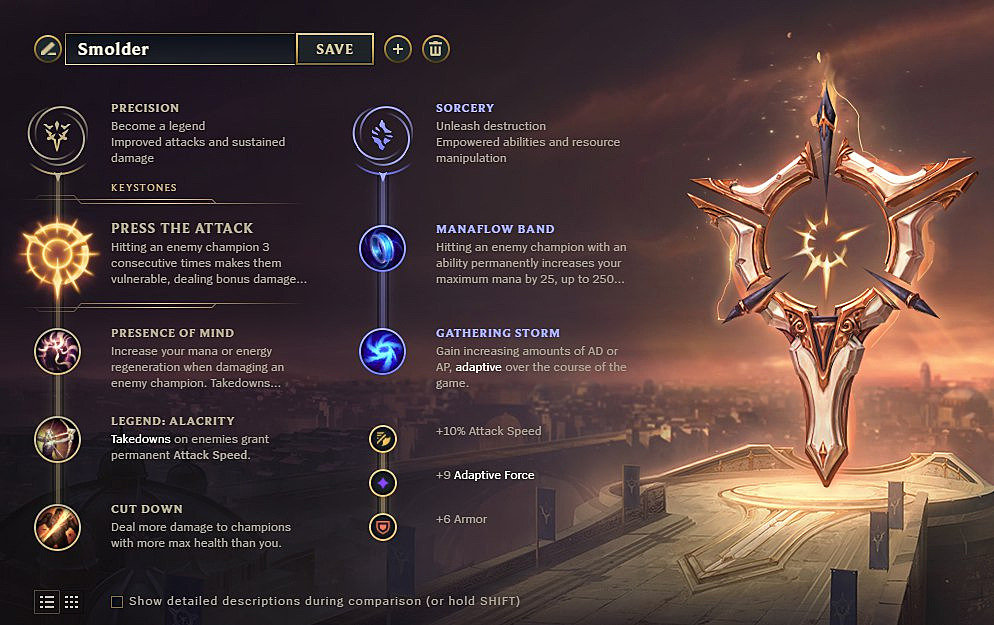994x625 pixels.
Task: Edit rune page name with pencil icon
Action: tap(47, 48)
